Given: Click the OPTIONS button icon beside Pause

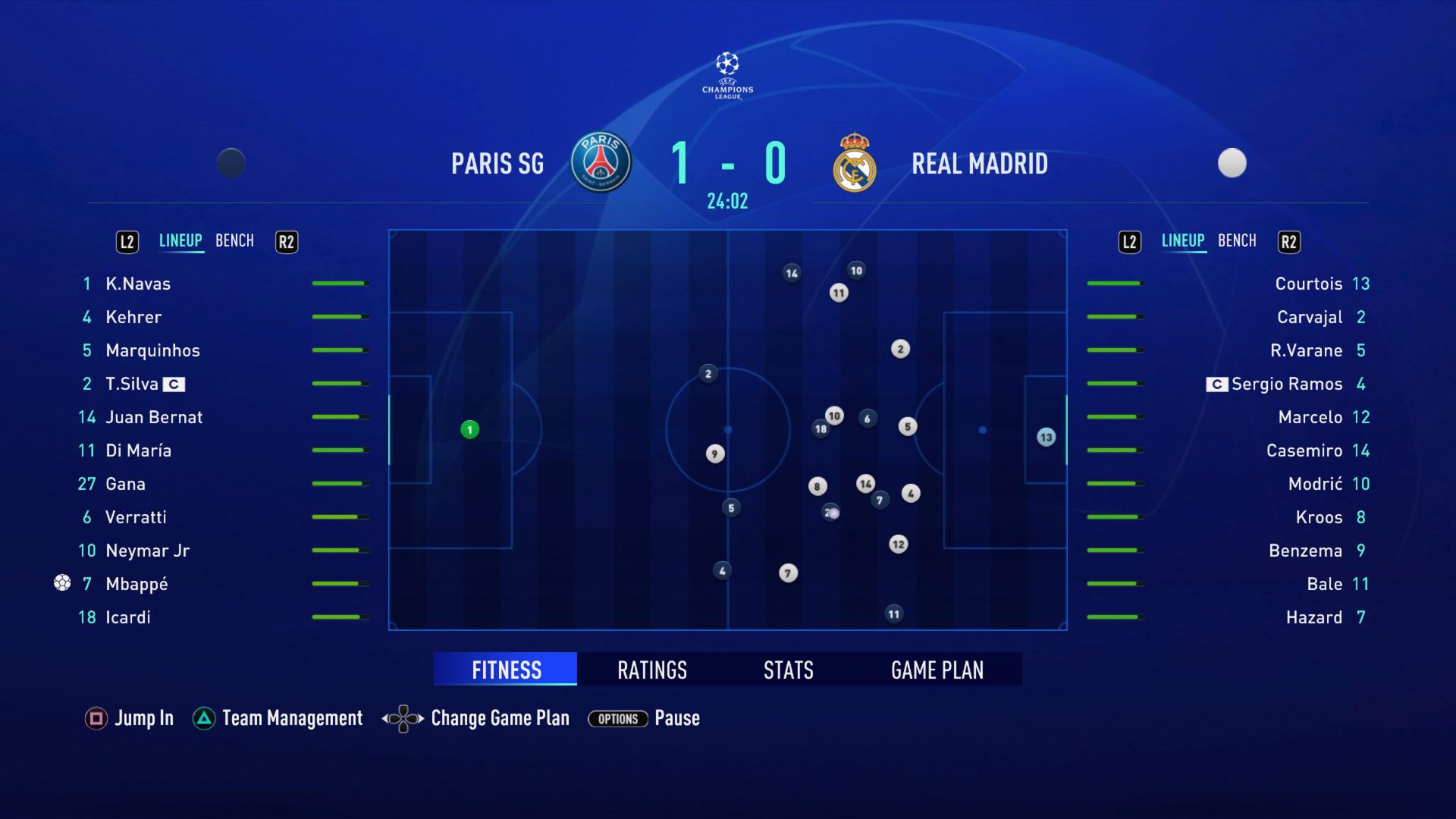Looking at the screenshot, I should 617,719.
